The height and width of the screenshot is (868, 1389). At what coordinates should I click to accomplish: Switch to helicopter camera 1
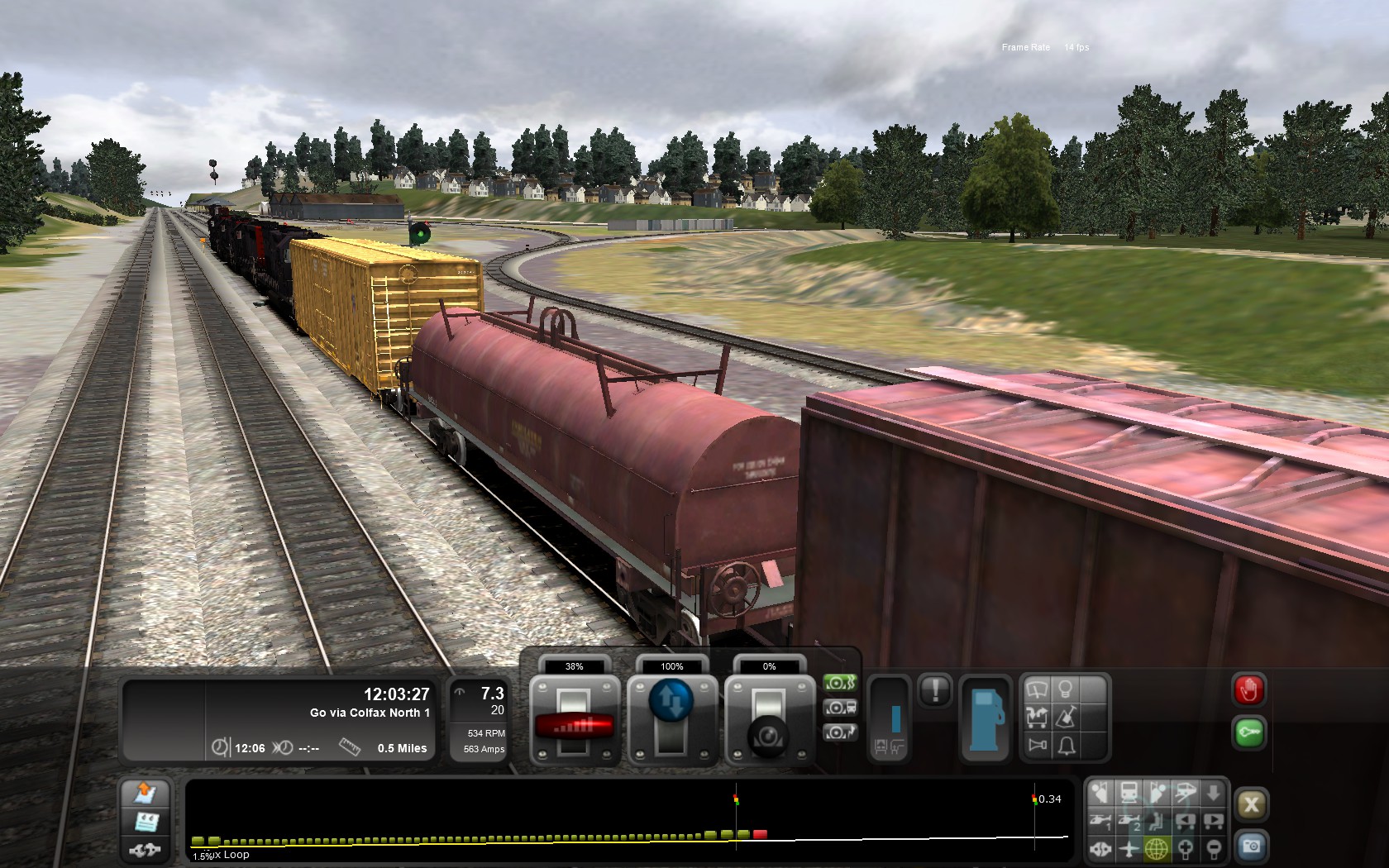(x=1100, y=821)
